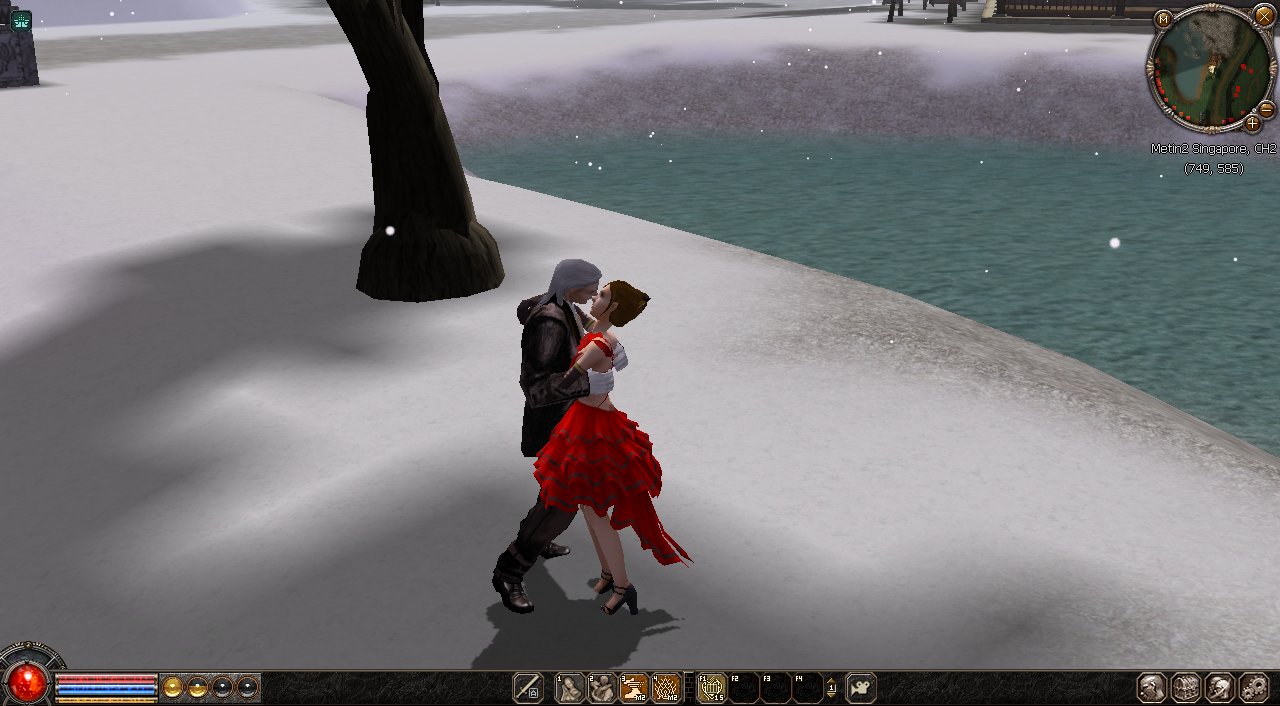Click the quickslot page number switcher

(x=830, y=688)
